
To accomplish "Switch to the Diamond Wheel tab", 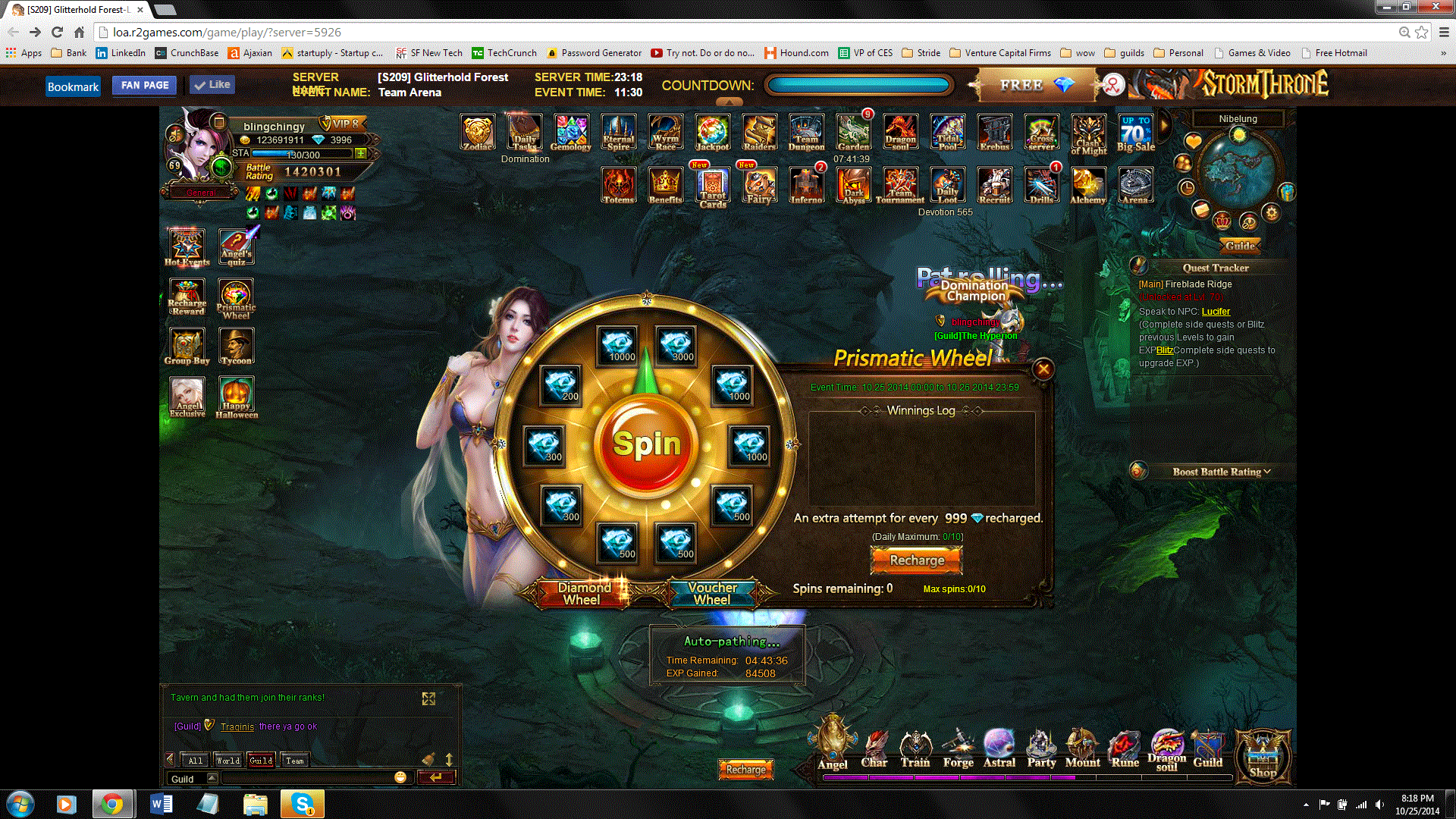I will pos(583,593).
